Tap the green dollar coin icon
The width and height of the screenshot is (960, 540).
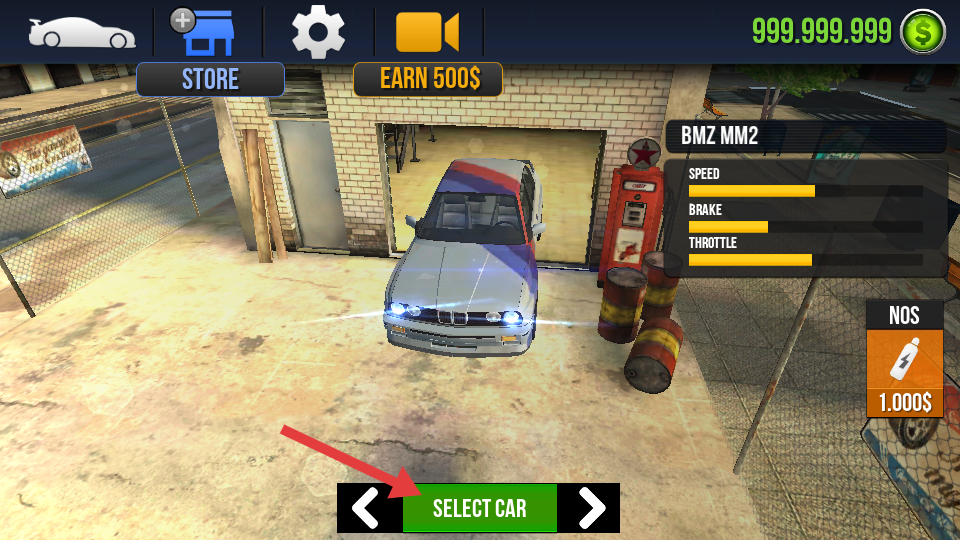pos(922,32)
